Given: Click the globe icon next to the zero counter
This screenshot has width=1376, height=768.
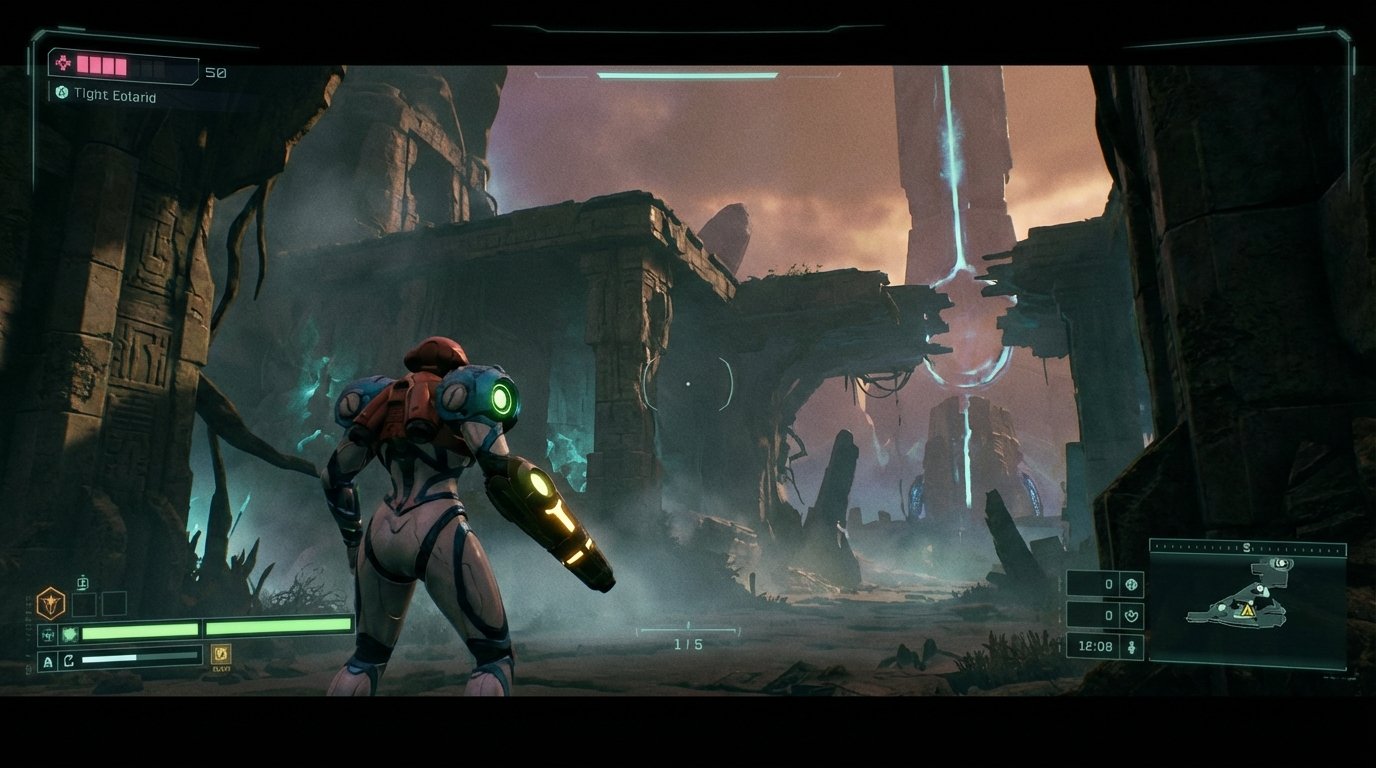Looking at the screenshot, I should 1131,585.
